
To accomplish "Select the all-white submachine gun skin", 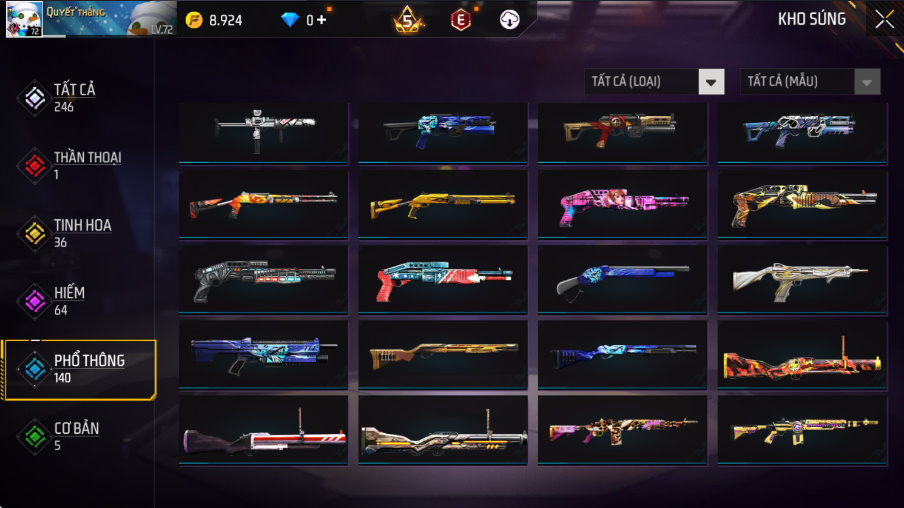I will [x=802, y=280].
